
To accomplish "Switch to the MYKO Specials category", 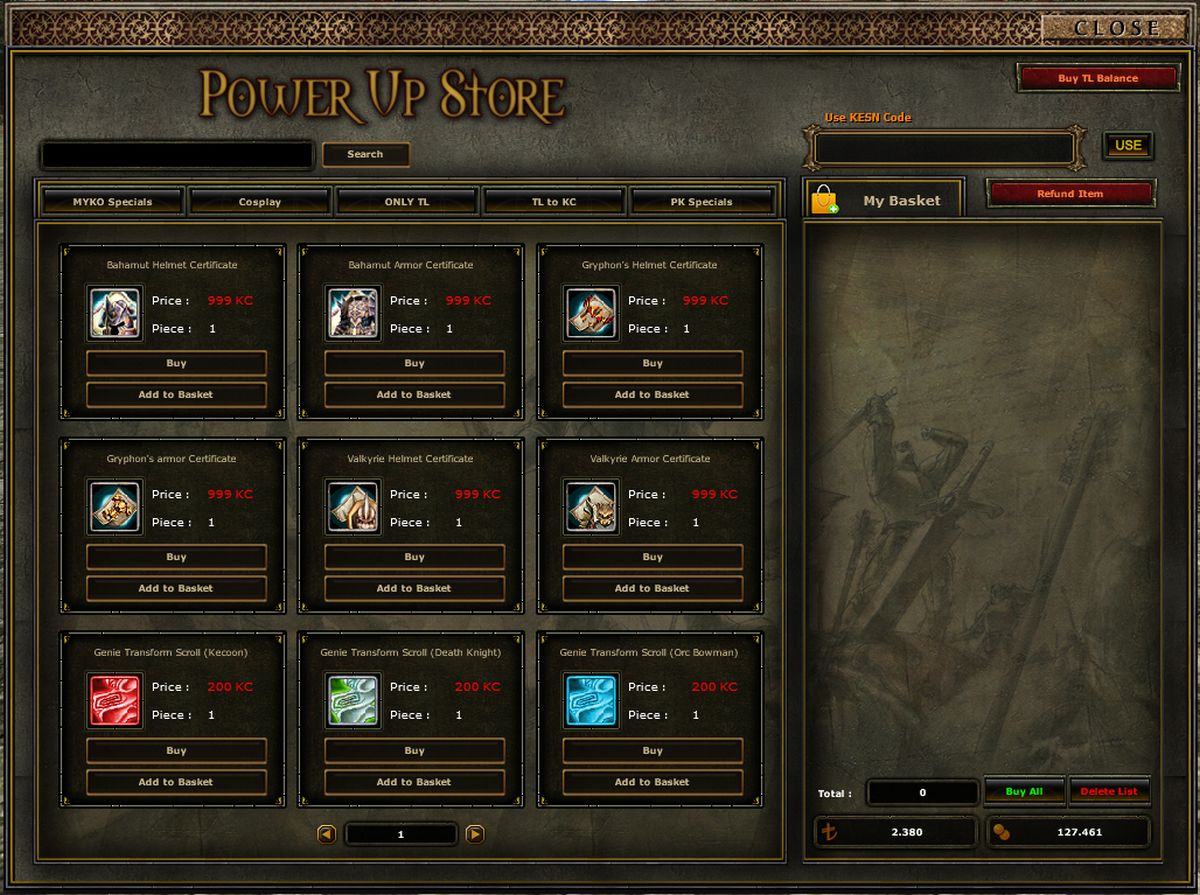I will point(112,202).
